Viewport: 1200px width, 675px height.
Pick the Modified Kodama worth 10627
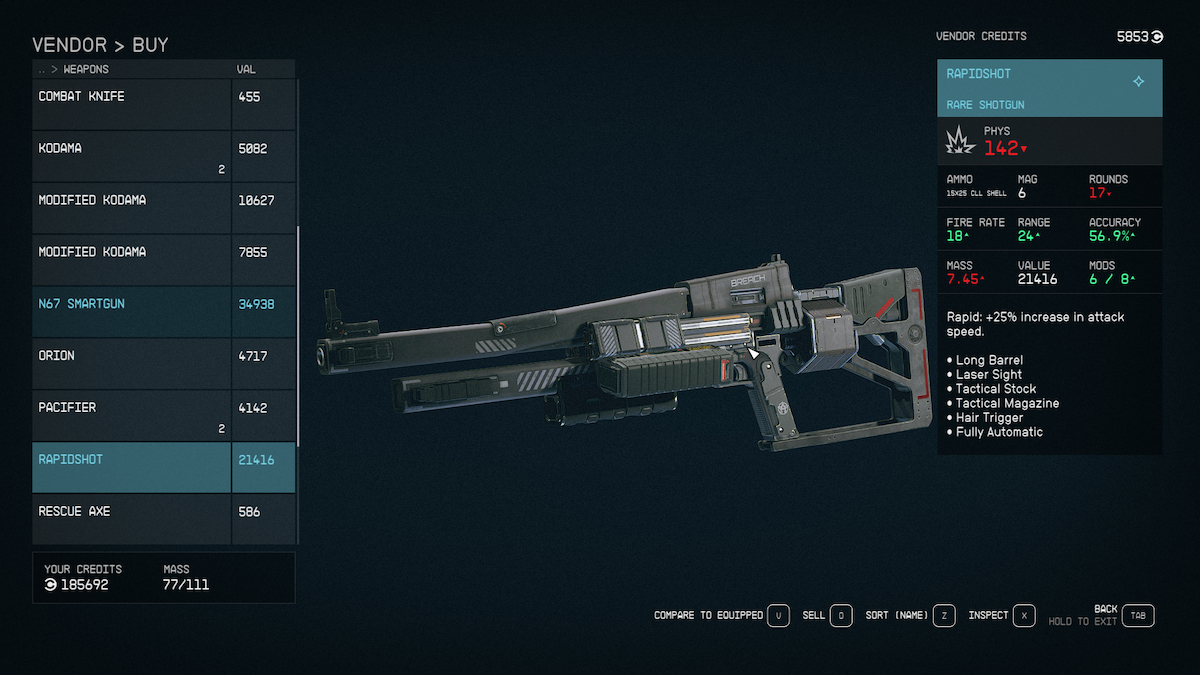[132, 208]
